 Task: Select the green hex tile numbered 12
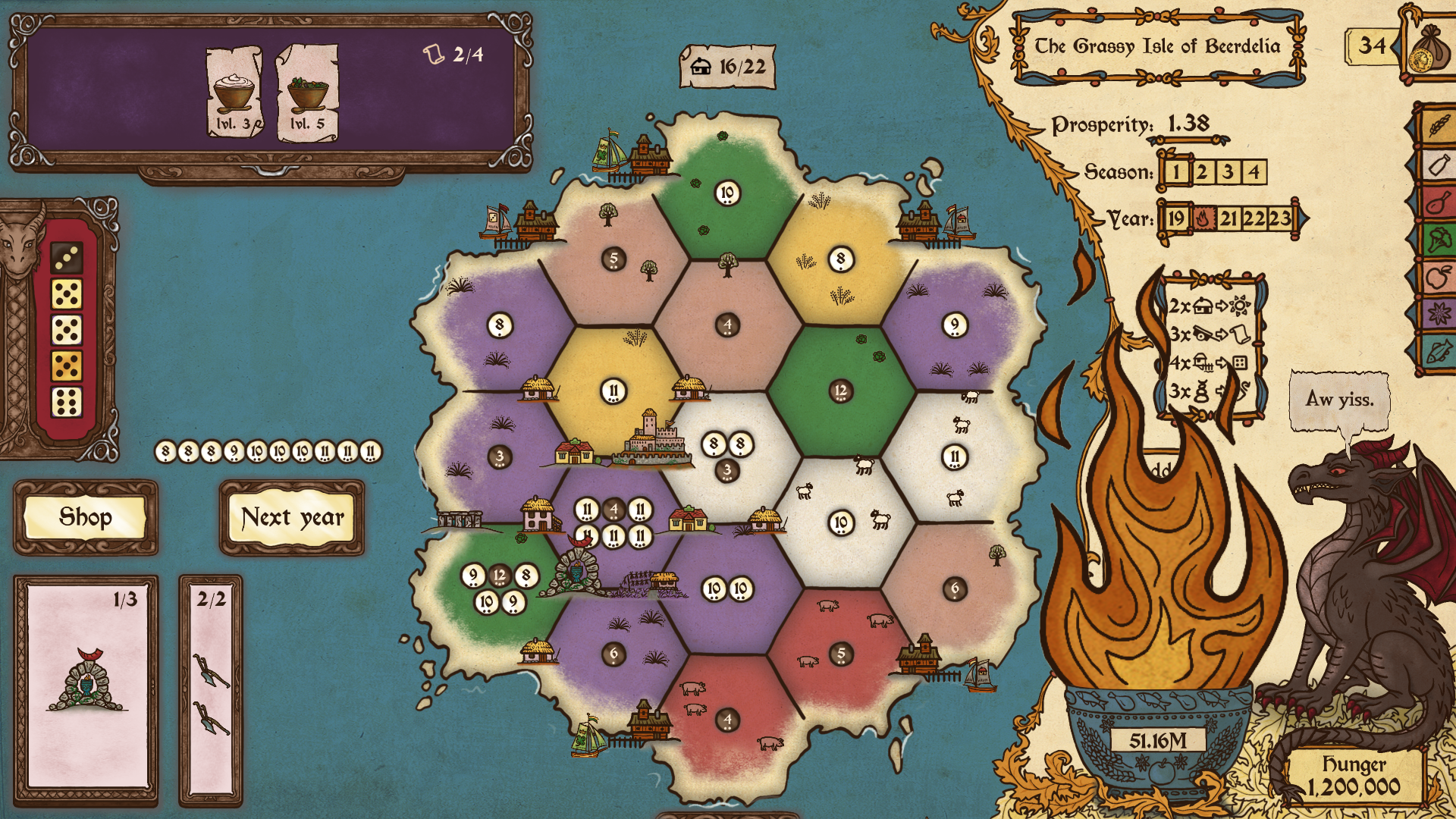[x=840, y=391]
